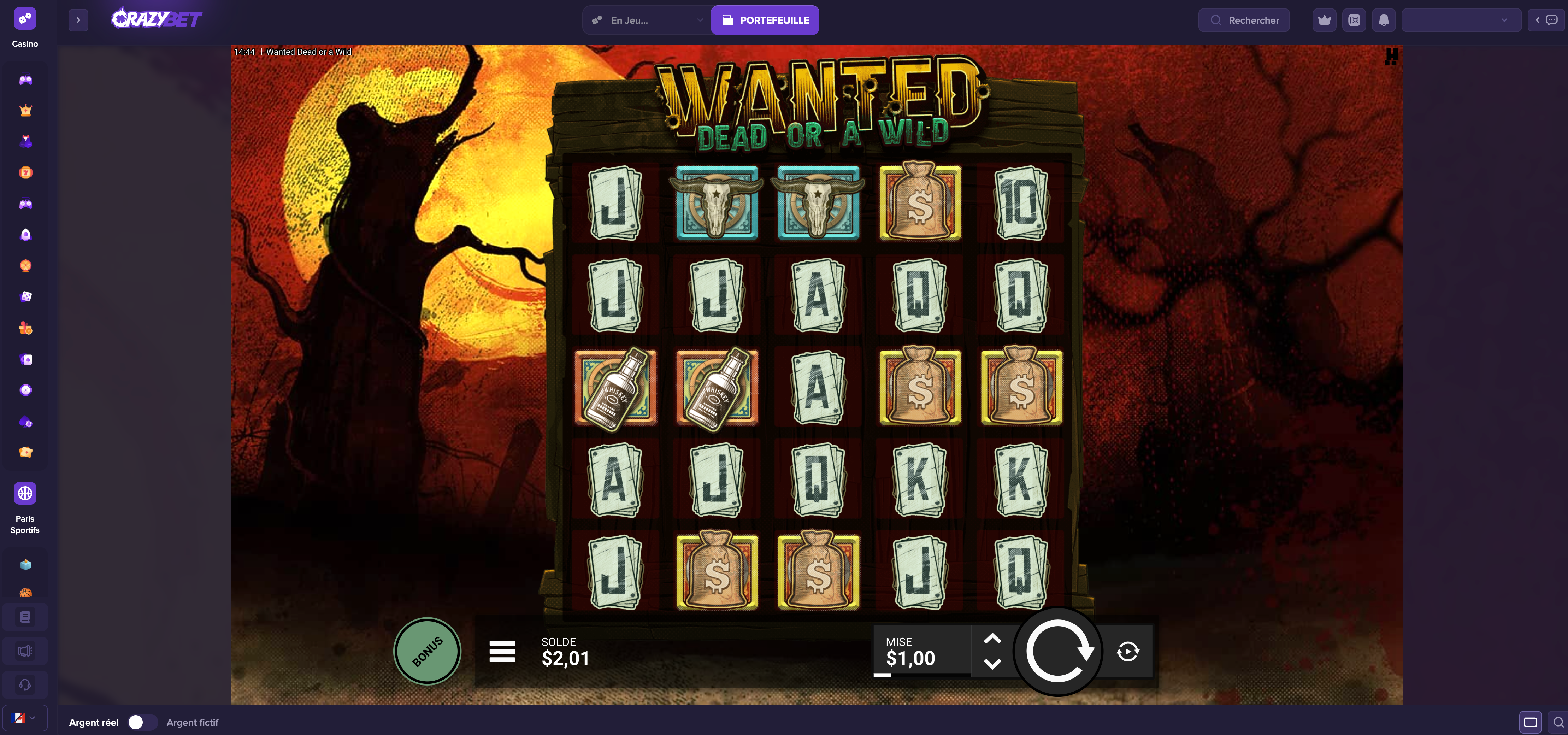1568x735 pixels.
Task: Switch to theater view mode
Action: (x=1530, y=722)
